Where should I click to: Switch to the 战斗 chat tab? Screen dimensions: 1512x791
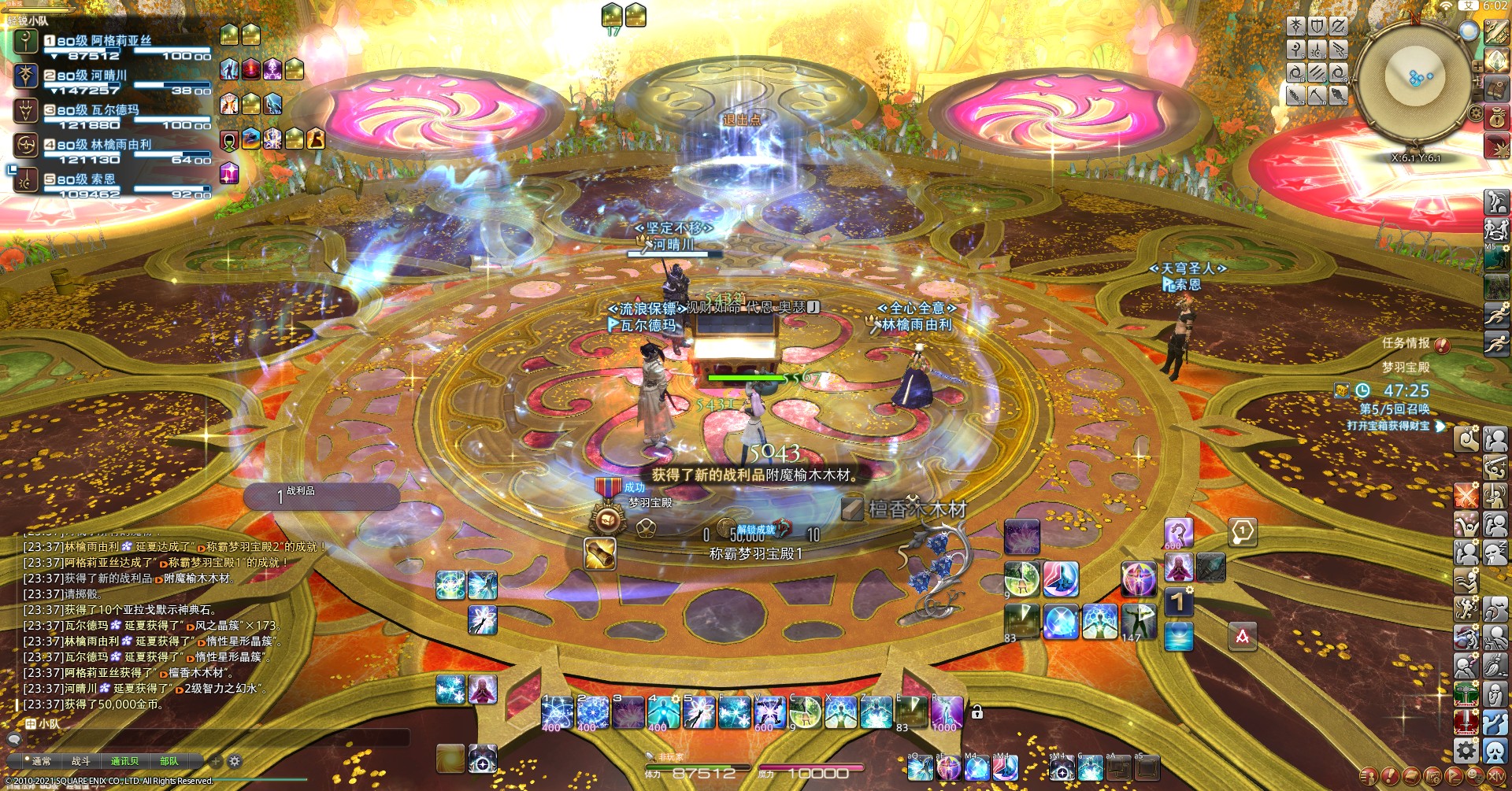80,761
